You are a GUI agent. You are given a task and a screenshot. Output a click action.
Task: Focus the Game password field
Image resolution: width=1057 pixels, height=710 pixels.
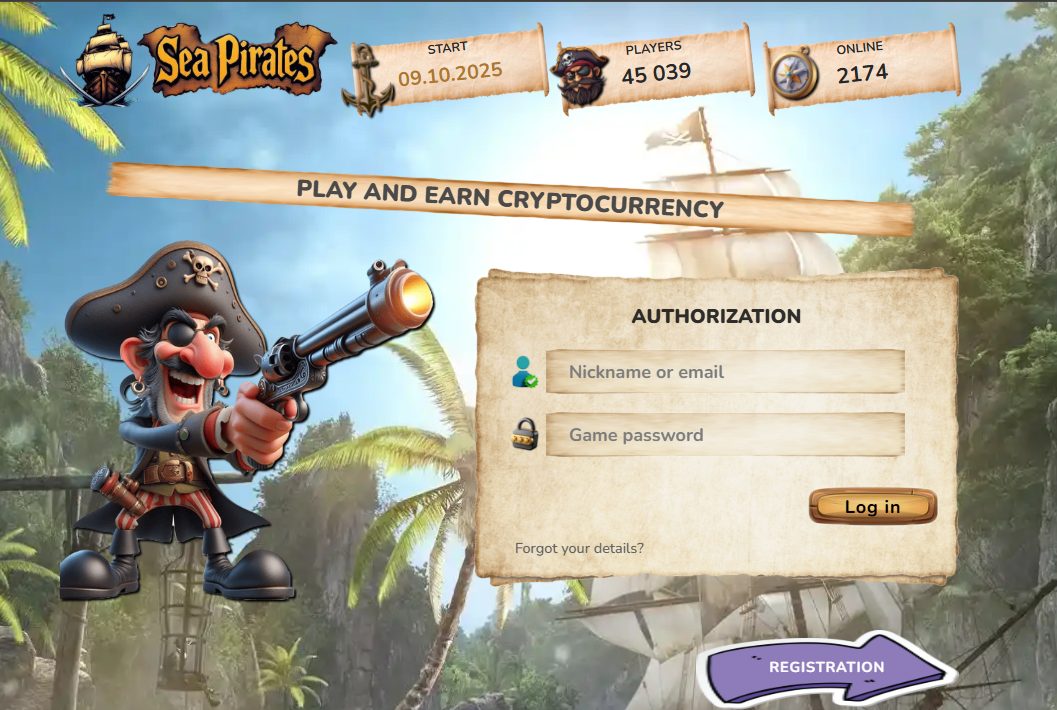coord(724,435)
